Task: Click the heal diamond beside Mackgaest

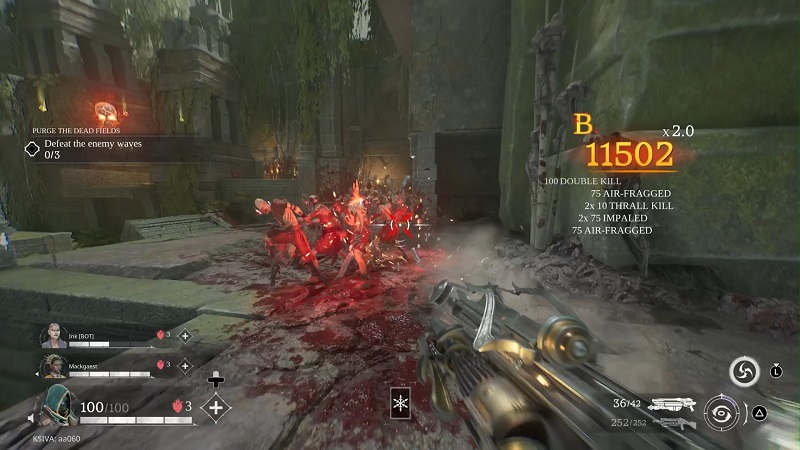Action: pyautogui.click(x=184, y=365)
